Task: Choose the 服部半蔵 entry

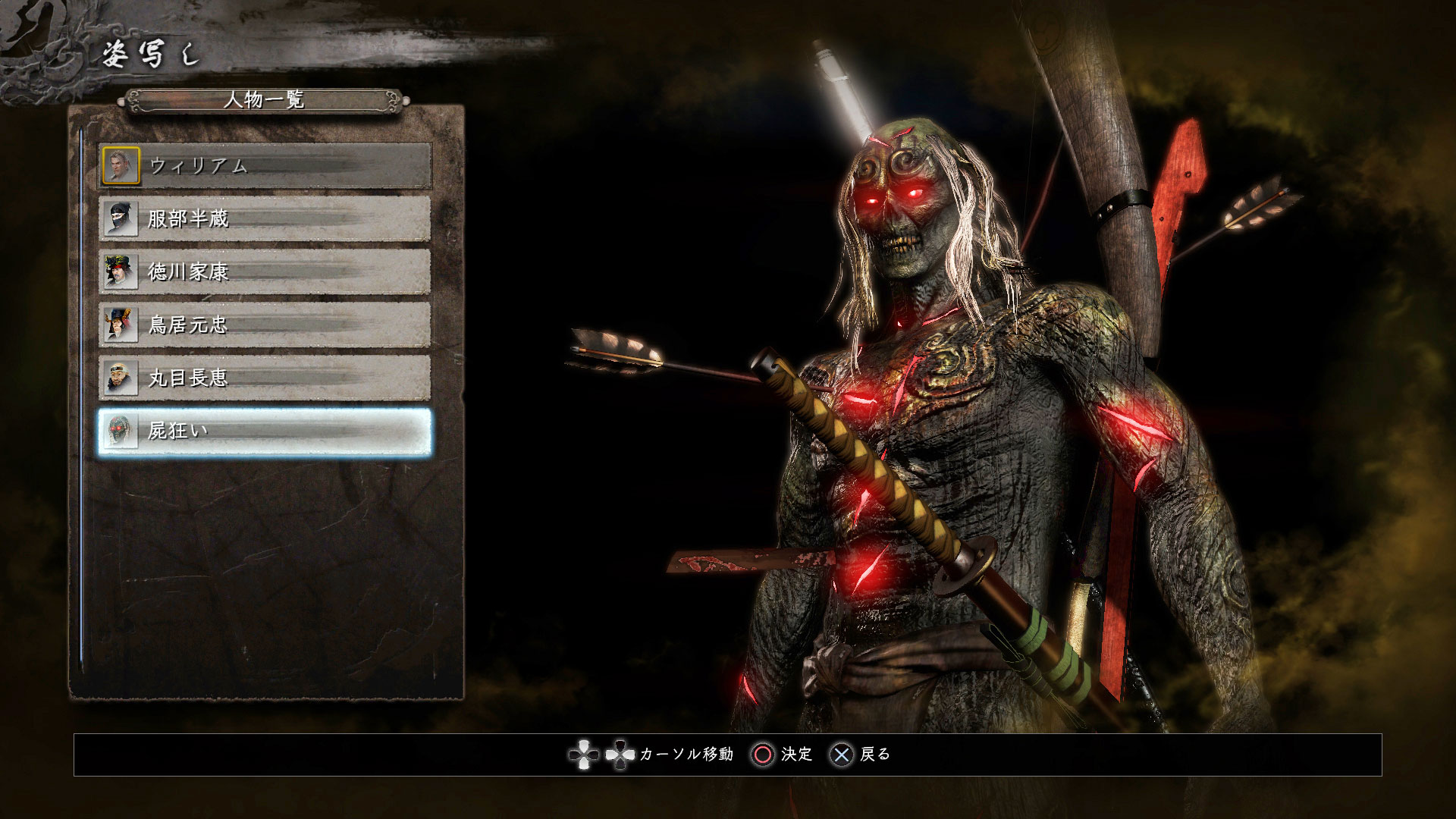Action: 265,219
